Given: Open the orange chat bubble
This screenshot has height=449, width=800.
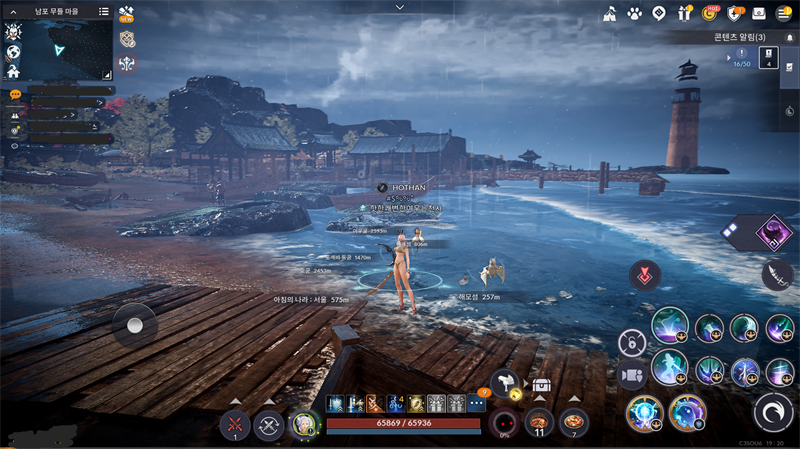Looking at the screenshot, I should 15,93.
